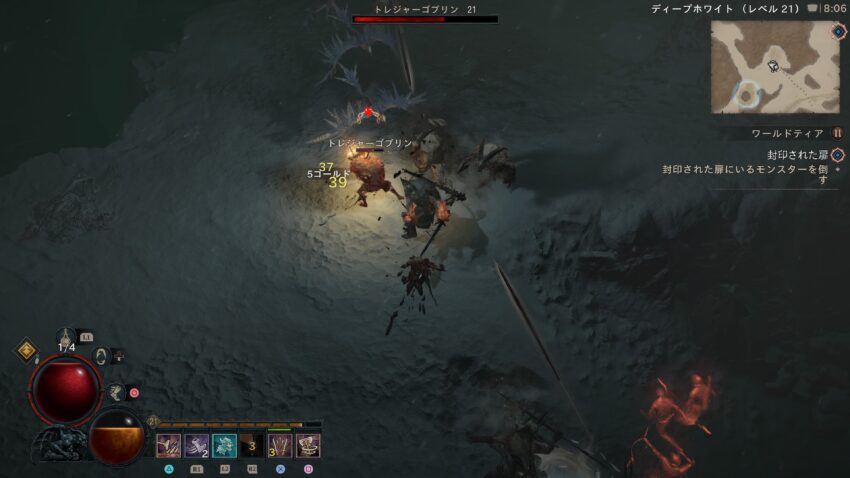The width and height of the screenshot is (850, 478).
Task: Select the dark skill slot showing 3
Action: (x=252, y=445)
